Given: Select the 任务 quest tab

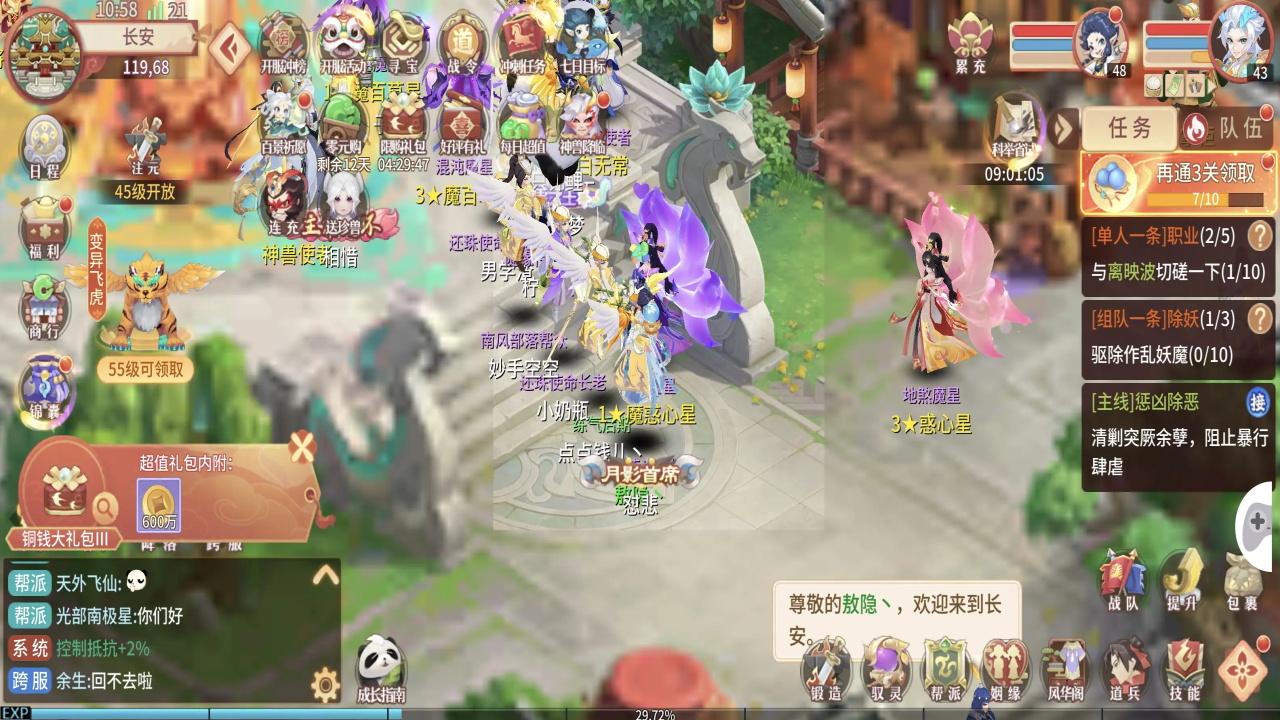Looking at the screenshot, I should click(x=1129, y=128).
